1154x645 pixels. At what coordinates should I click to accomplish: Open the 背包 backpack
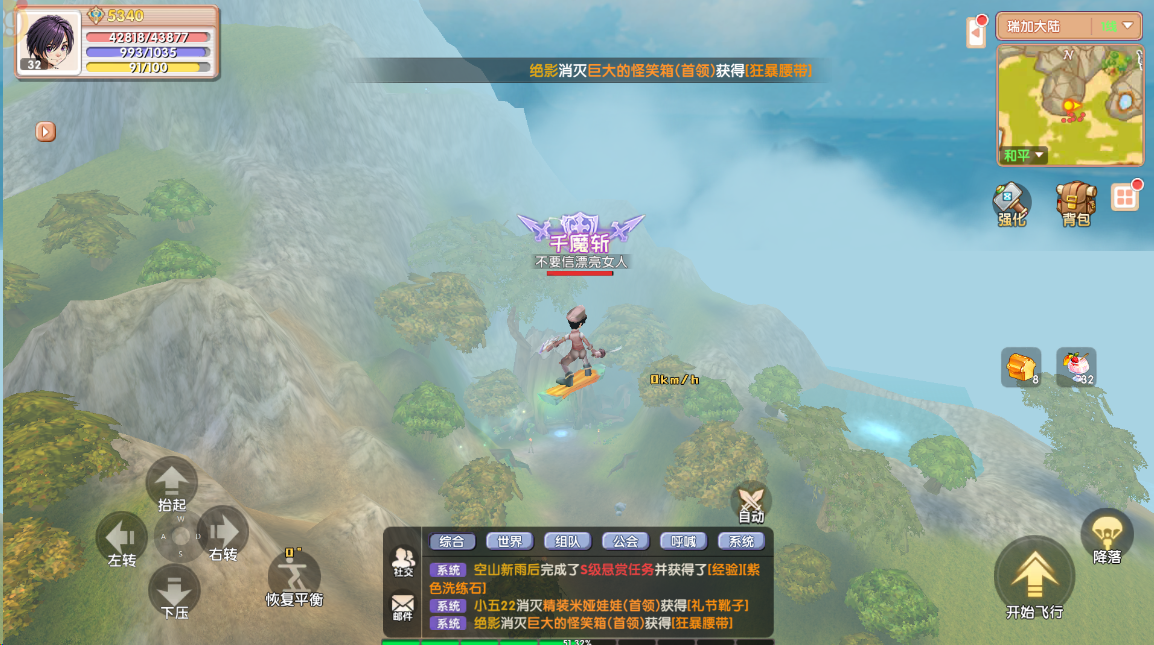(x=1076, y=201)
